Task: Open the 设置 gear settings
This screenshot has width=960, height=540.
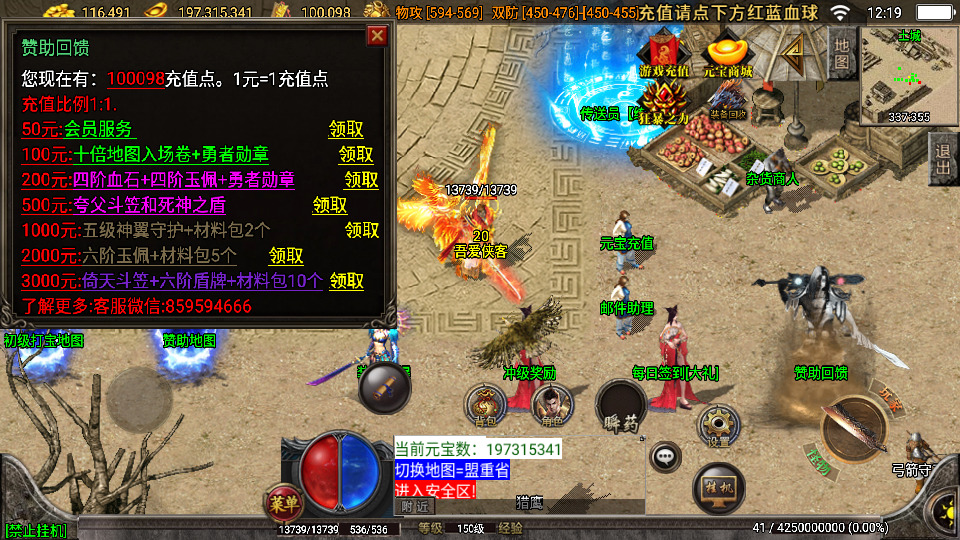Action: point(717,424)
